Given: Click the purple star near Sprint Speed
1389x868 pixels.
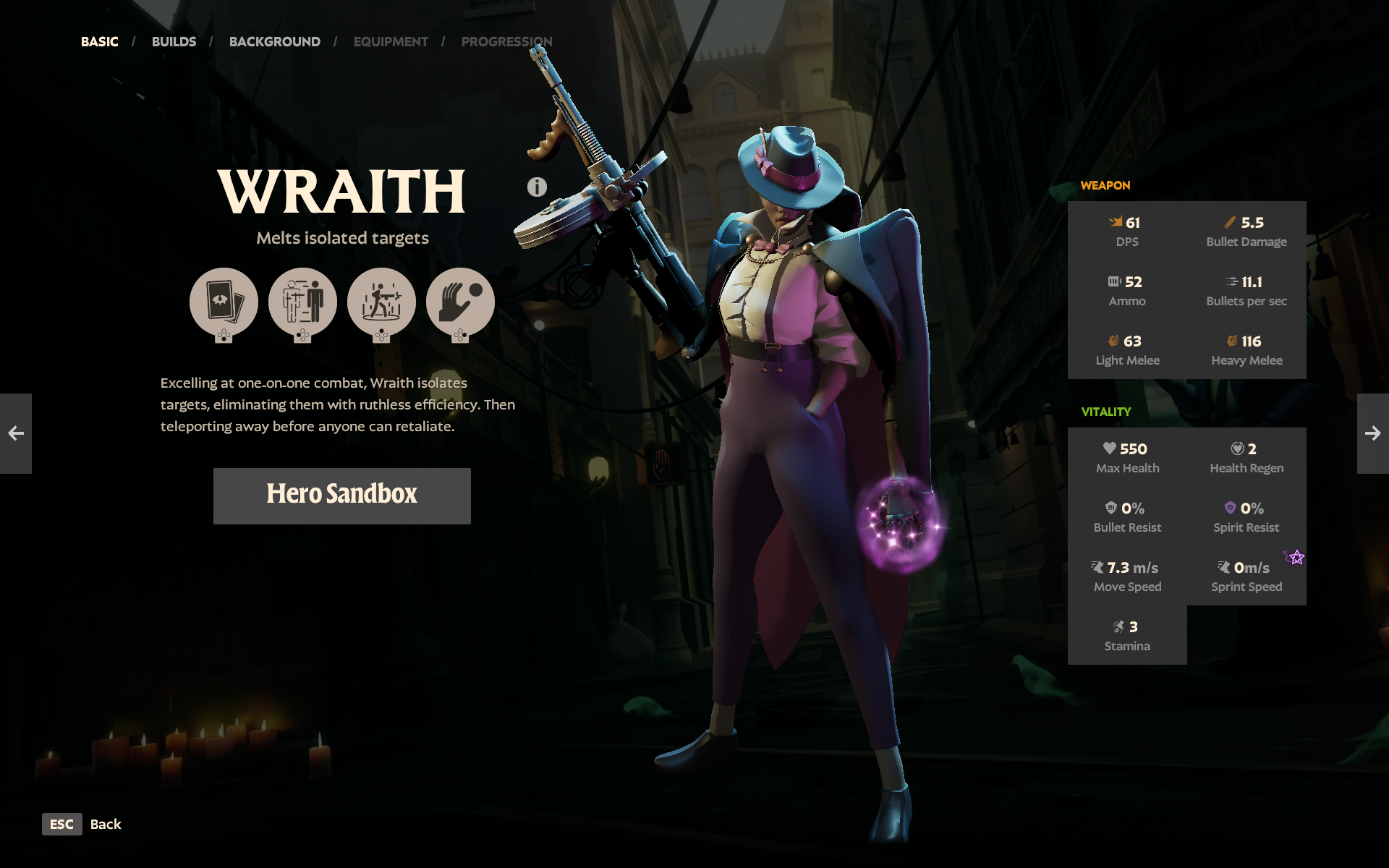Looking at the screenshot, I should point(1297,556).
